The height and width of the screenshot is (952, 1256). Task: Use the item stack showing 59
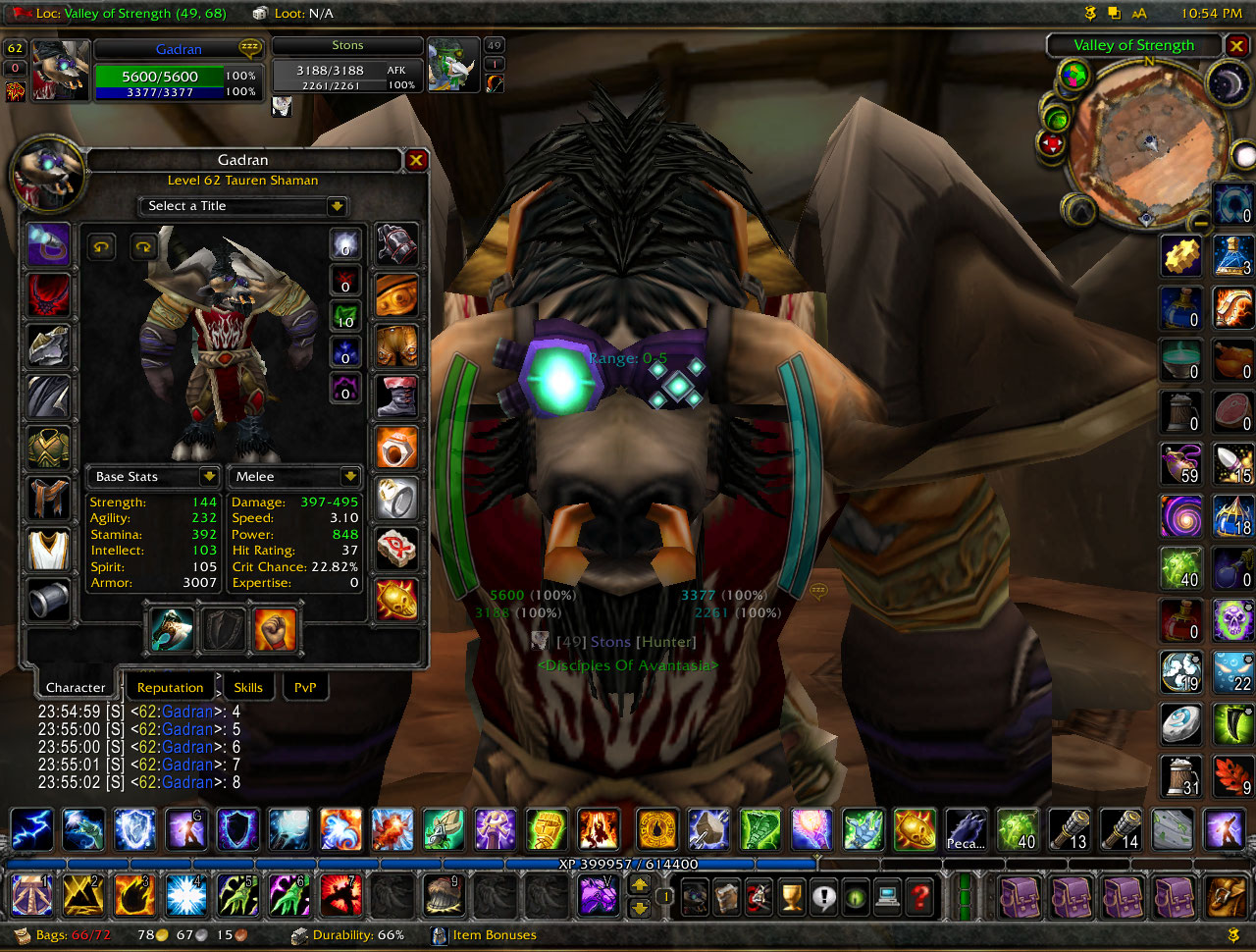pos(1180,463)
